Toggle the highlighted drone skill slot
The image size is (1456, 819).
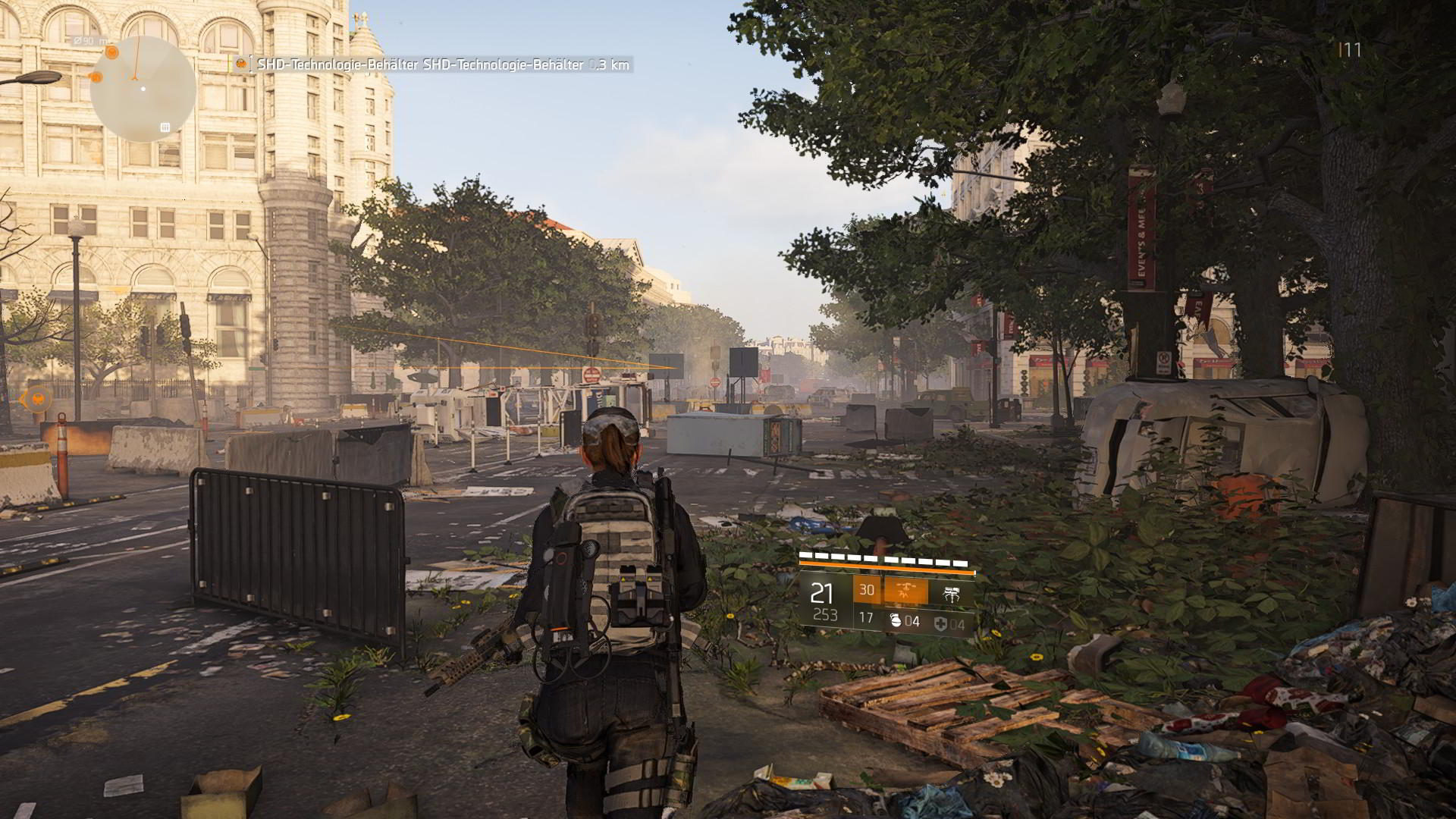point(905,591)
